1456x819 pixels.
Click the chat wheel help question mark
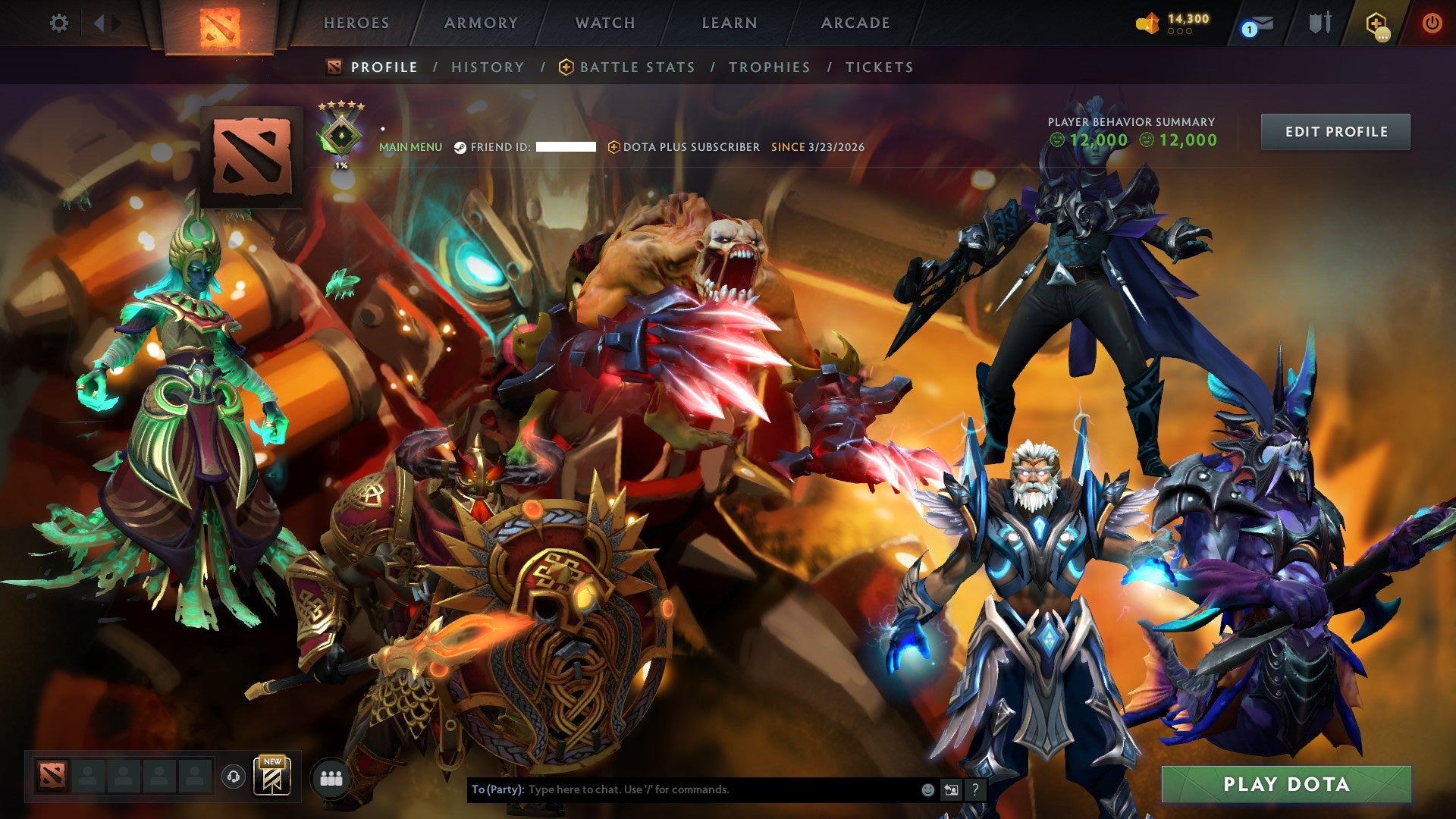975,789
